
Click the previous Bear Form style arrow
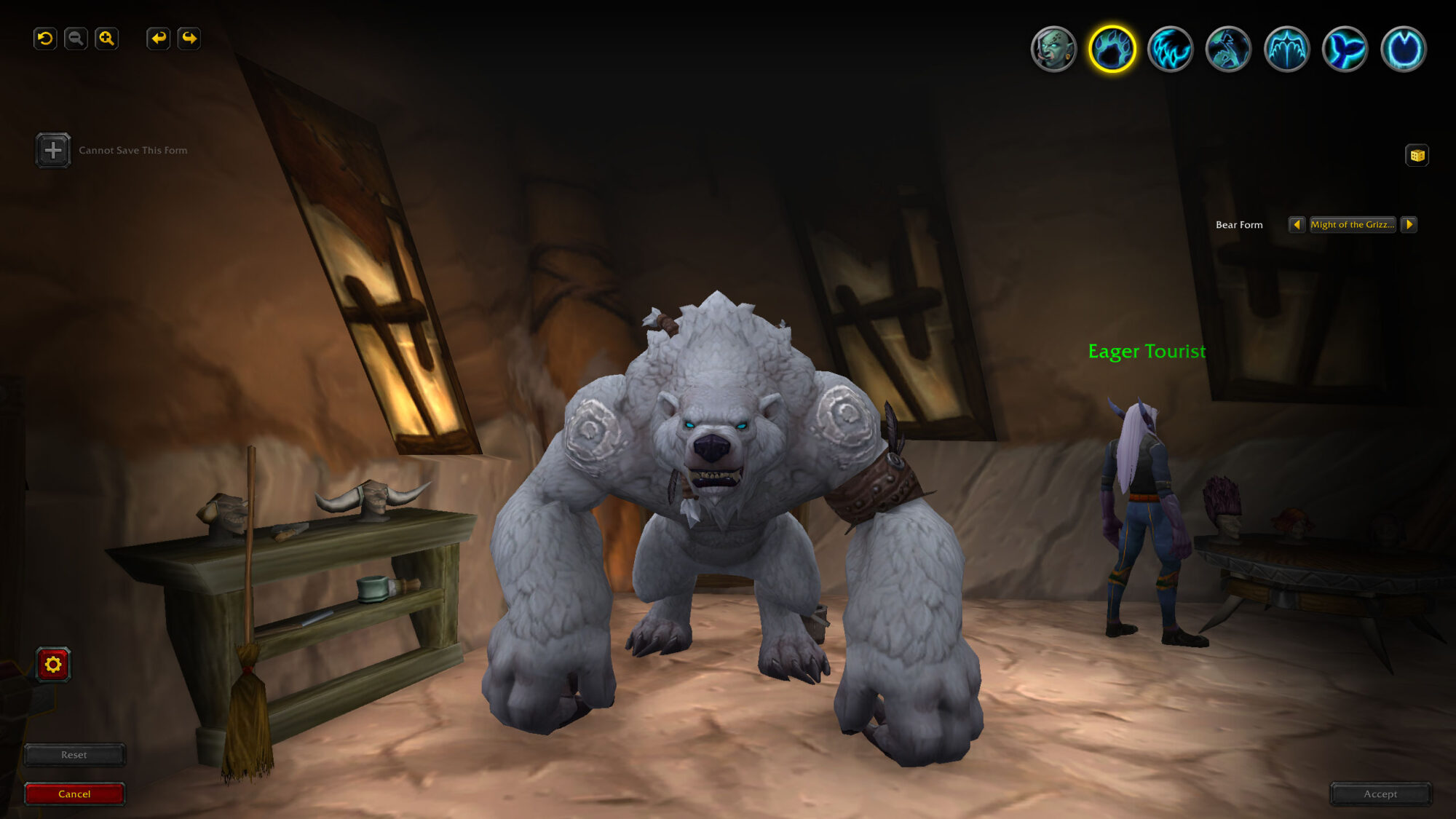pyautogui.click(x=1299, y=224)
